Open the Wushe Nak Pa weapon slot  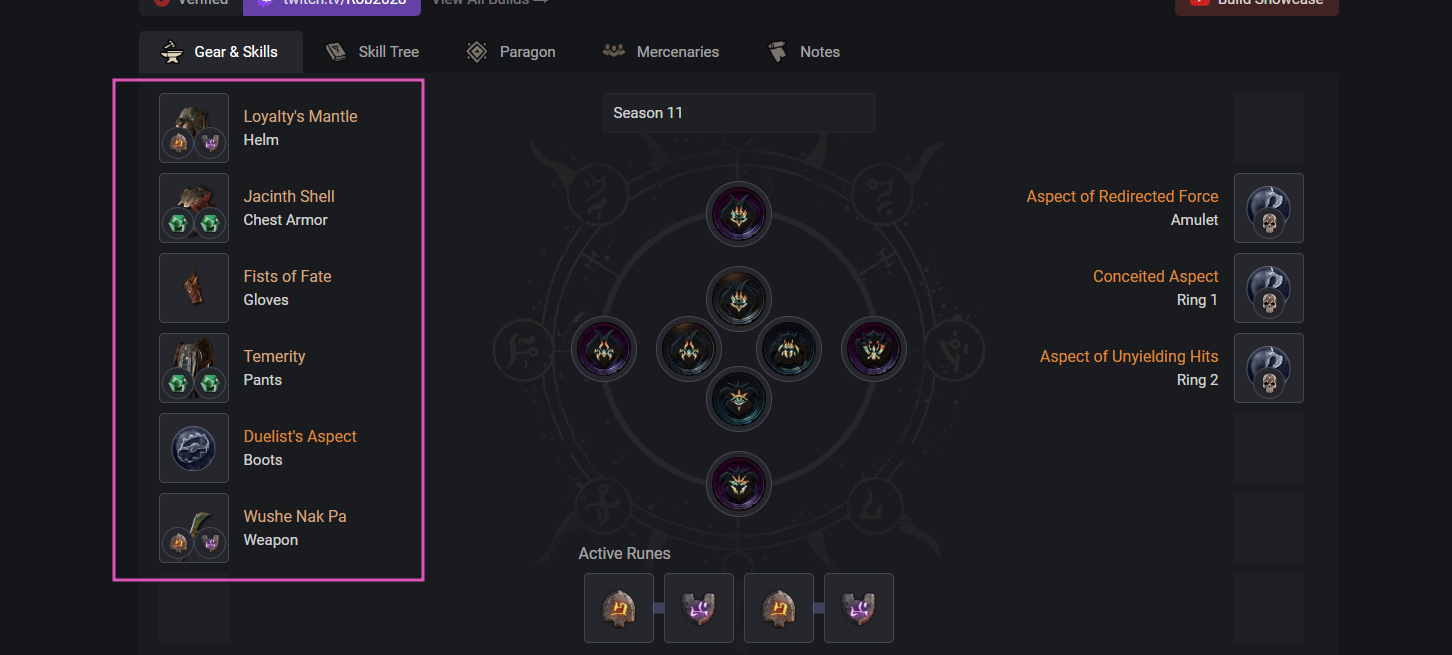194,528
